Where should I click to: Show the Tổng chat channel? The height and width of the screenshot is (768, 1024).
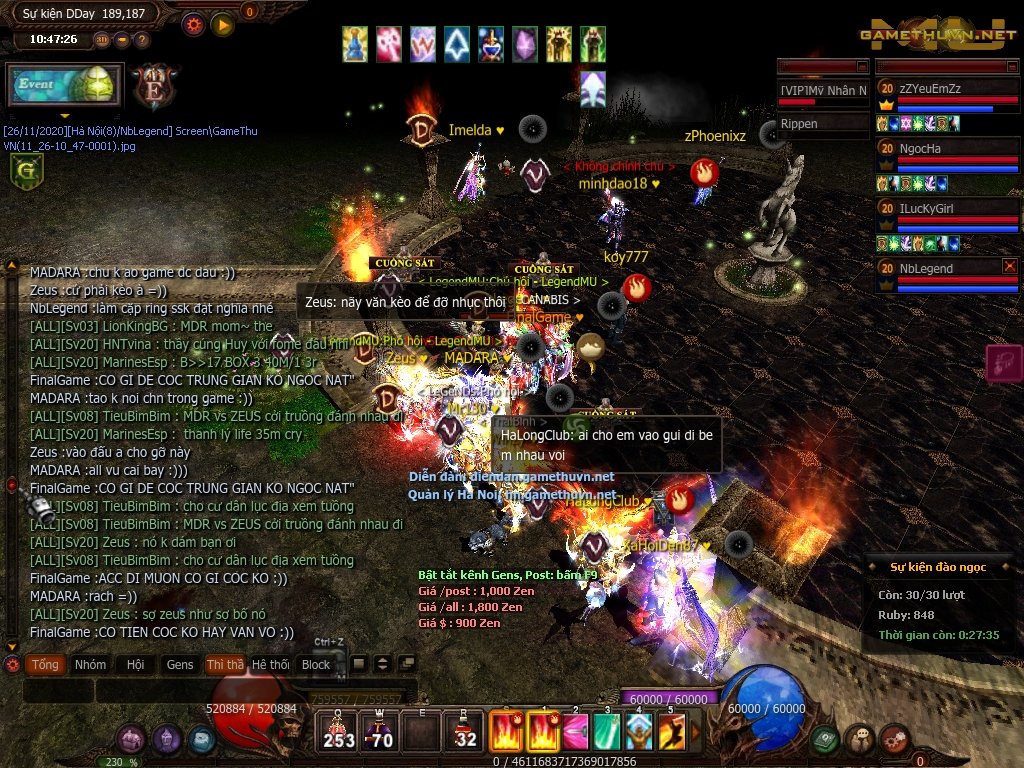pos(44,664)
